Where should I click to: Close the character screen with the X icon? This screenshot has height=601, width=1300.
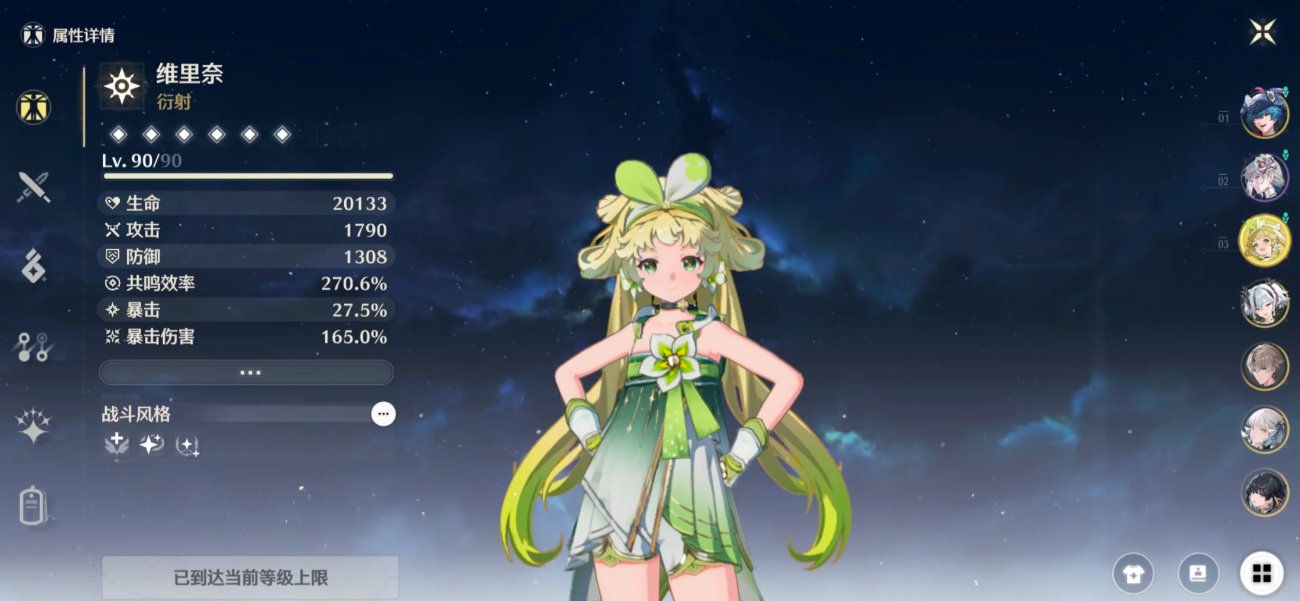click(1262, 32)
